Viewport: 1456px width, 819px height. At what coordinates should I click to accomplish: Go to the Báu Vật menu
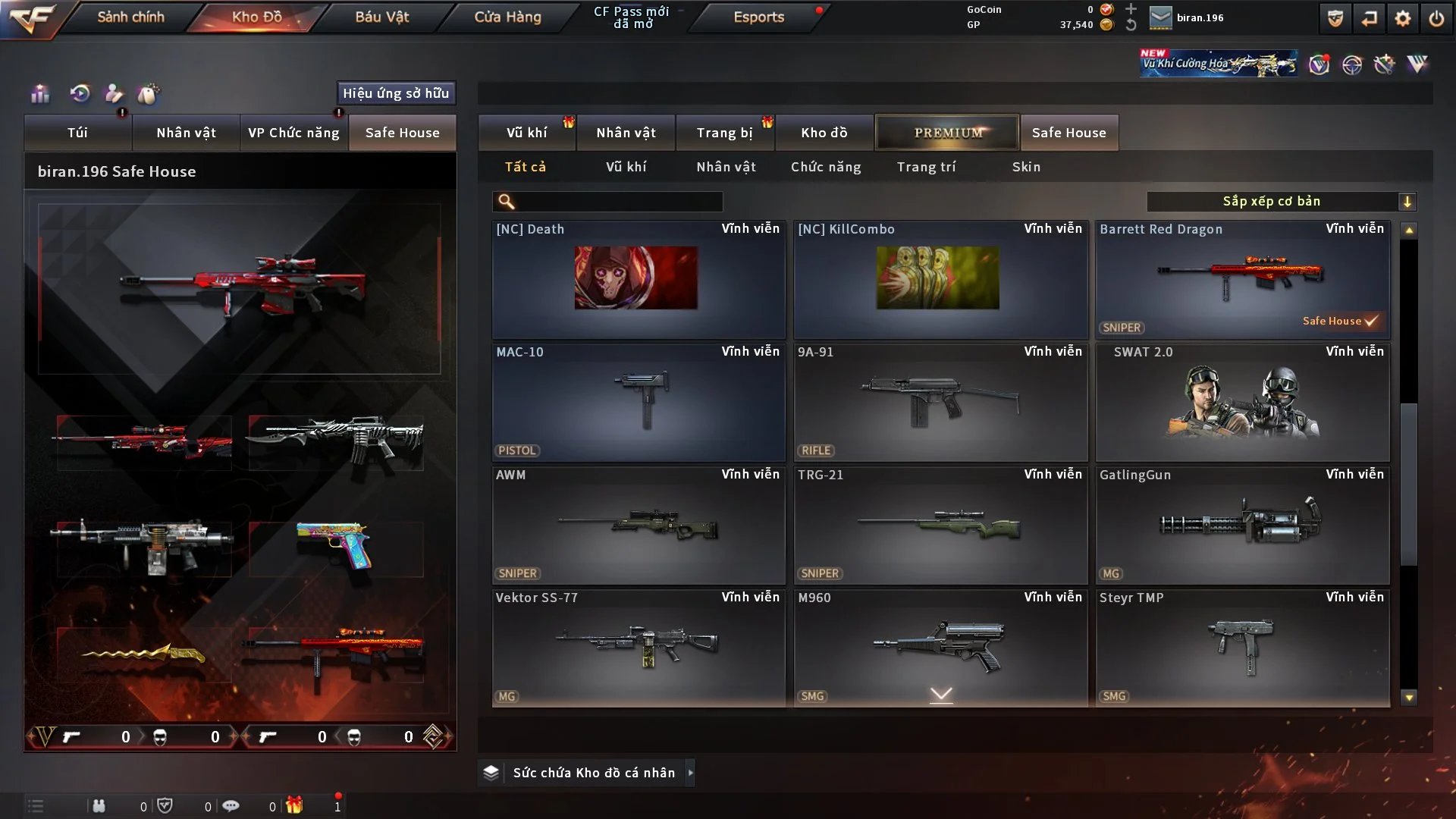pyautogui.click(x=381, y=17)
